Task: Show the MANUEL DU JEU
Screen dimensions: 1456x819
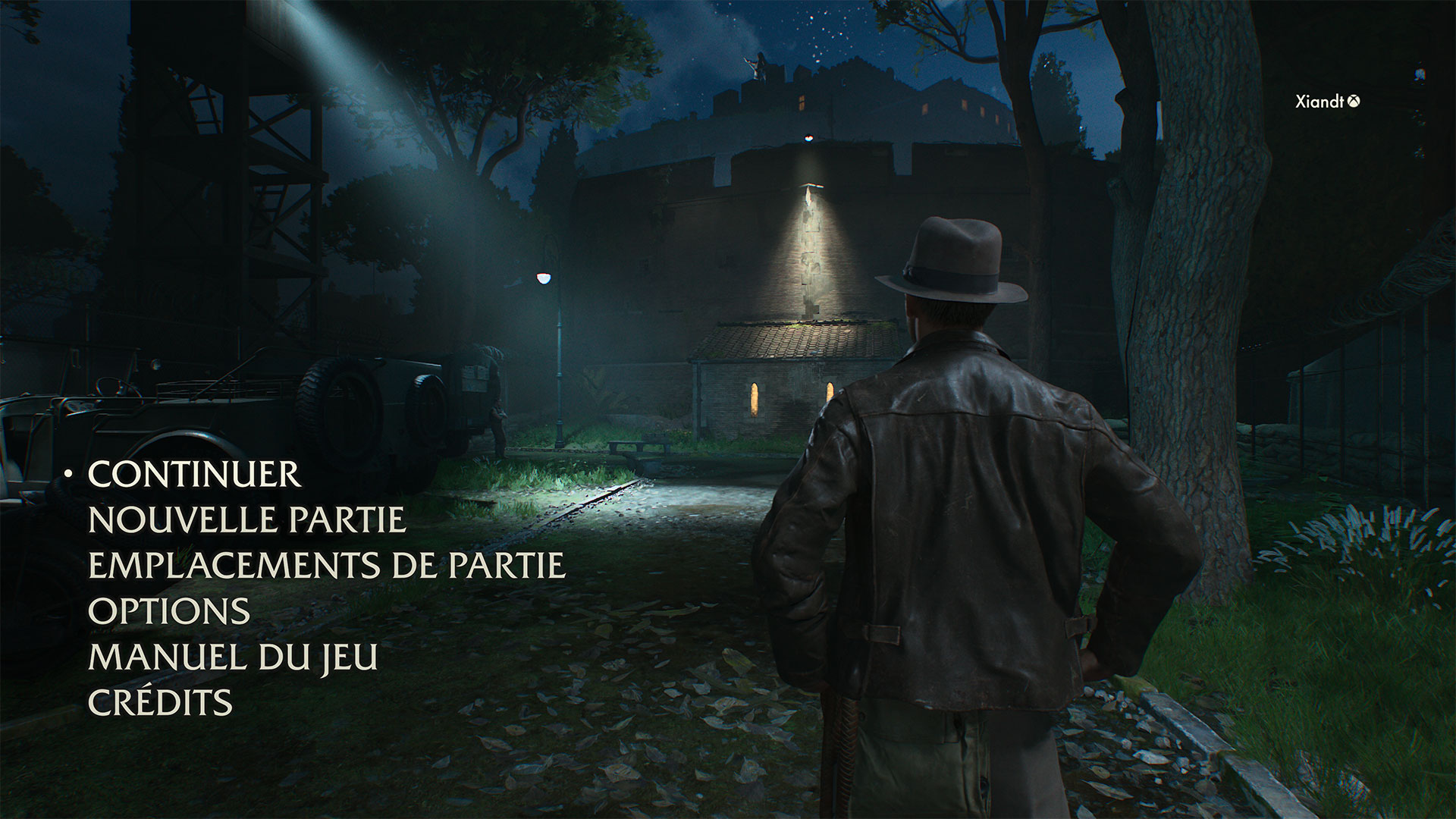Action: coord(233,657)
